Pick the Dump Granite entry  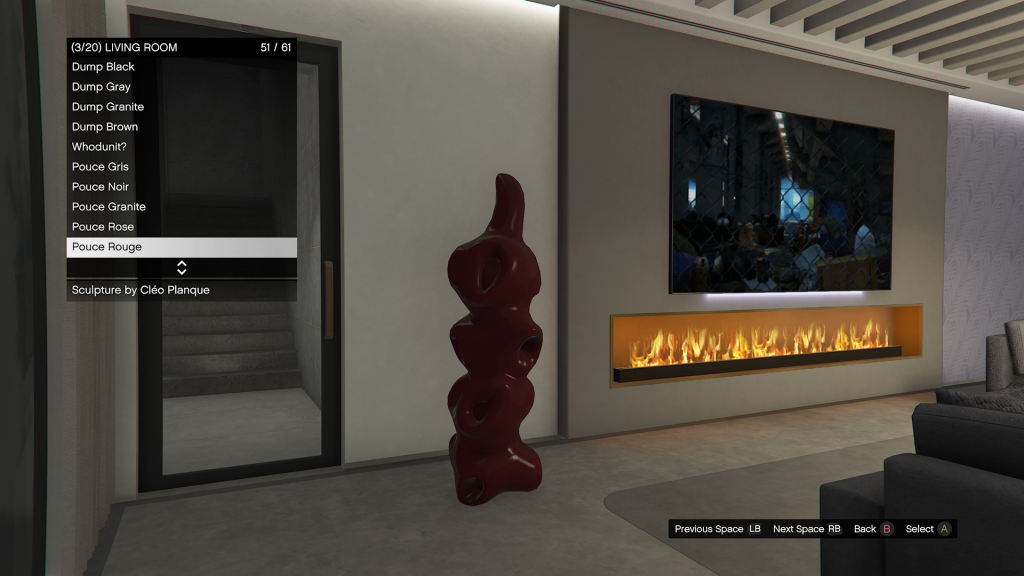click(108, 107)
